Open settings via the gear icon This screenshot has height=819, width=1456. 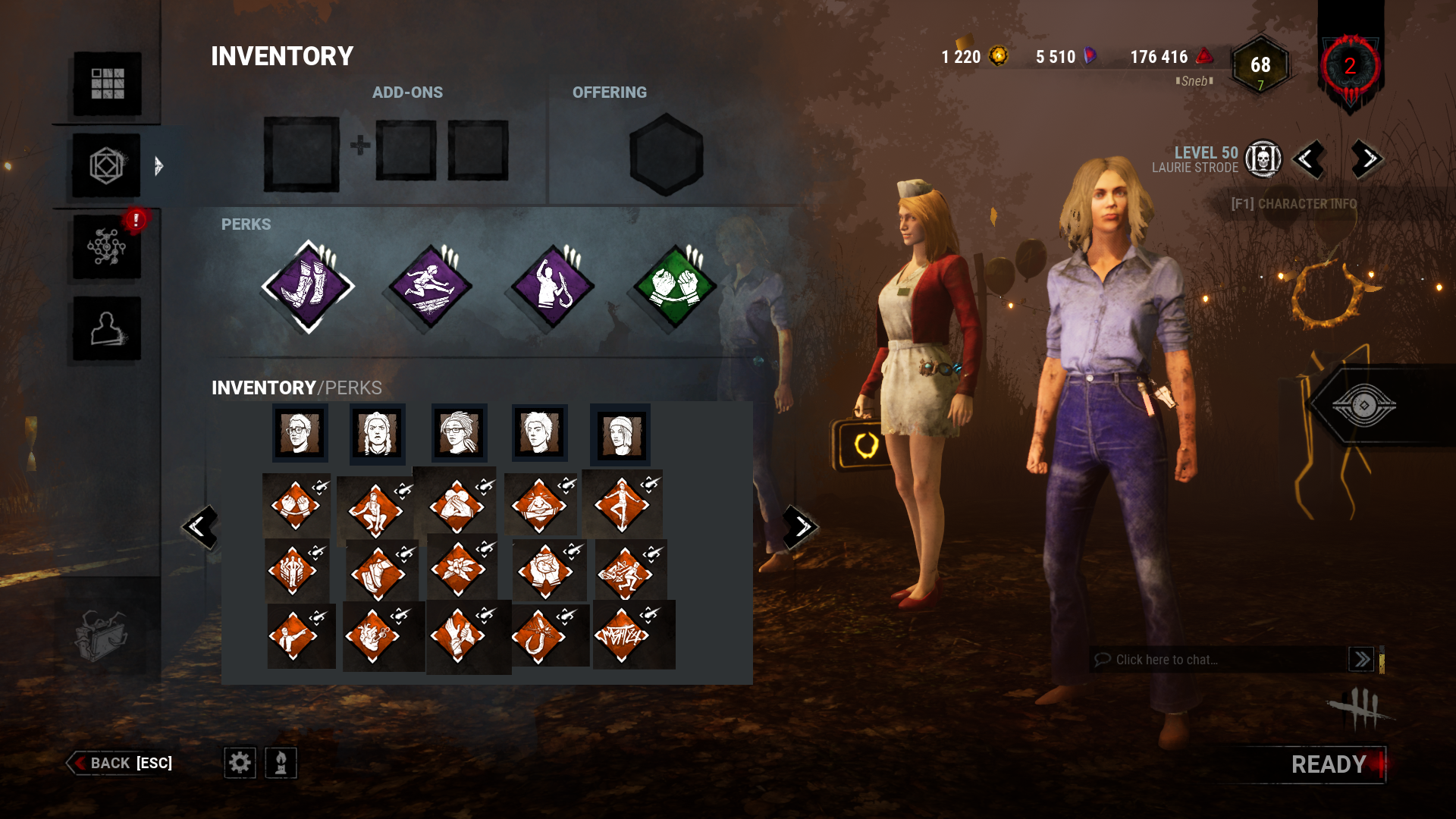coord(240,764)
